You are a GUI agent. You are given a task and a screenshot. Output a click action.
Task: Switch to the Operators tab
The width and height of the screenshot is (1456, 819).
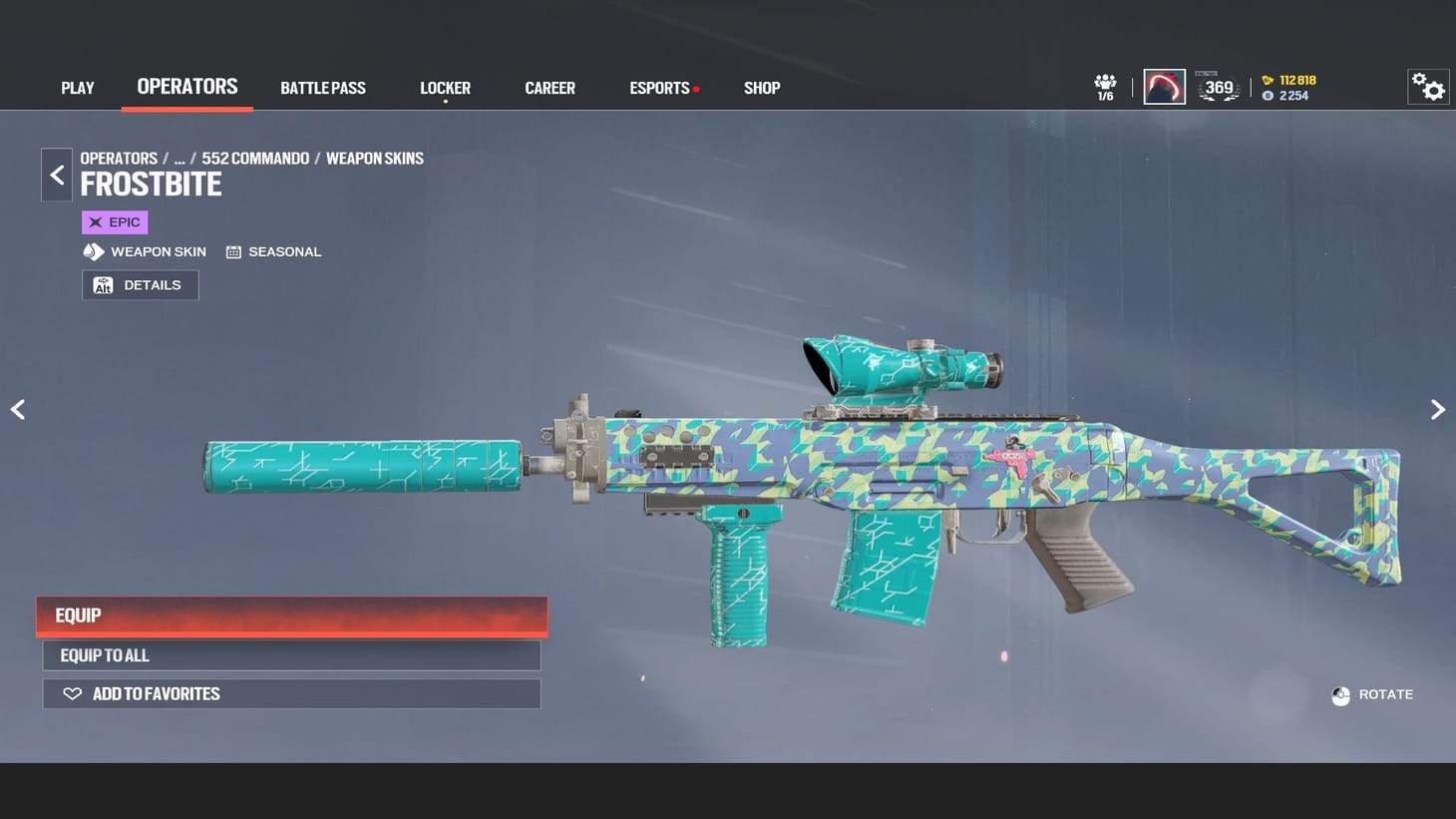(186, 87)
